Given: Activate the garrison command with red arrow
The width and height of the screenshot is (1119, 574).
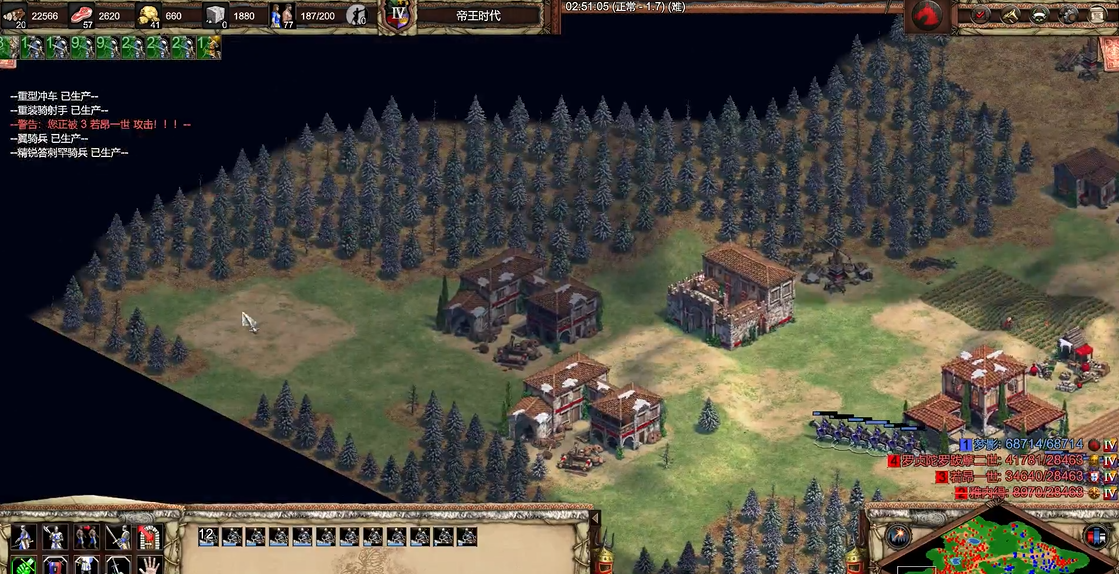Looking at the screenshot, I should 151,537.
